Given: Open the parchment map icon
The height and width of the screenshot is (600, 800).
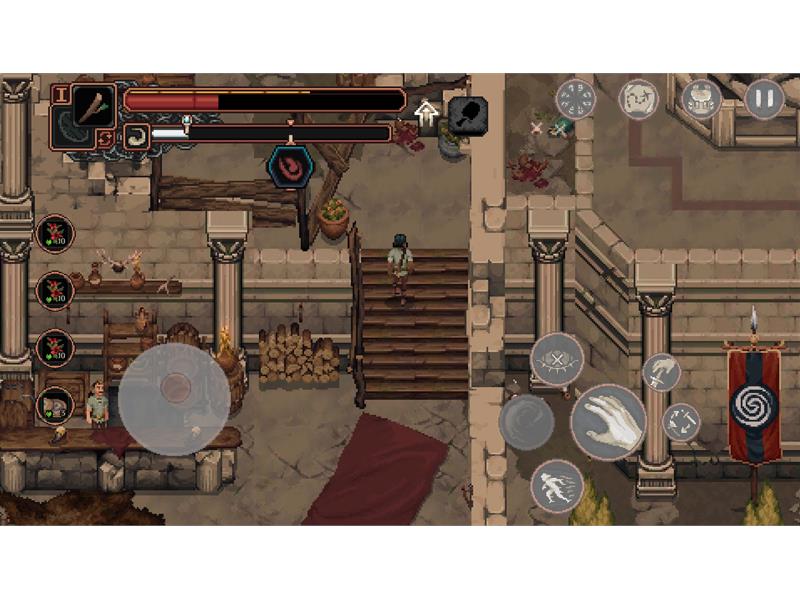Looking at the screenshot, I should [x=638, y=99].
